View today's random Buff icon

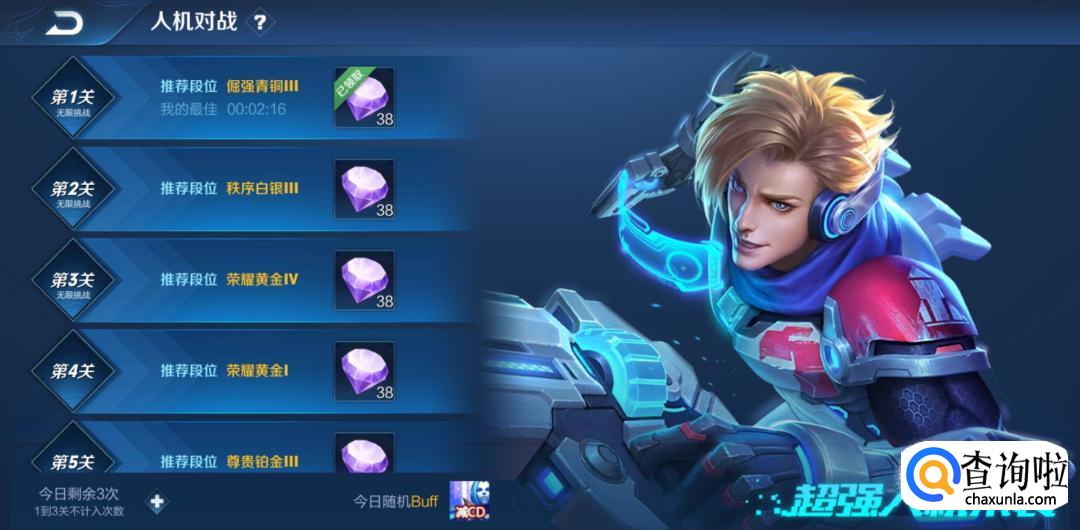468,500
